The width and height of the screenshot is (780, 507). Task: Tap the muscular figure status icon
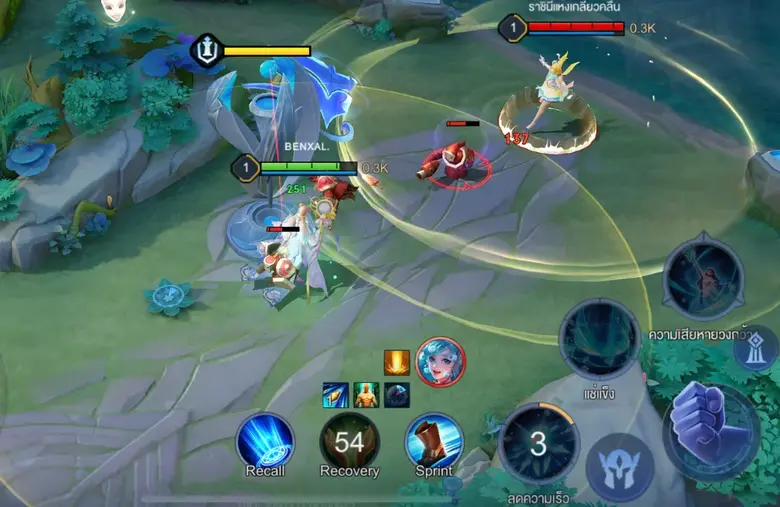[x=366, y=395]
